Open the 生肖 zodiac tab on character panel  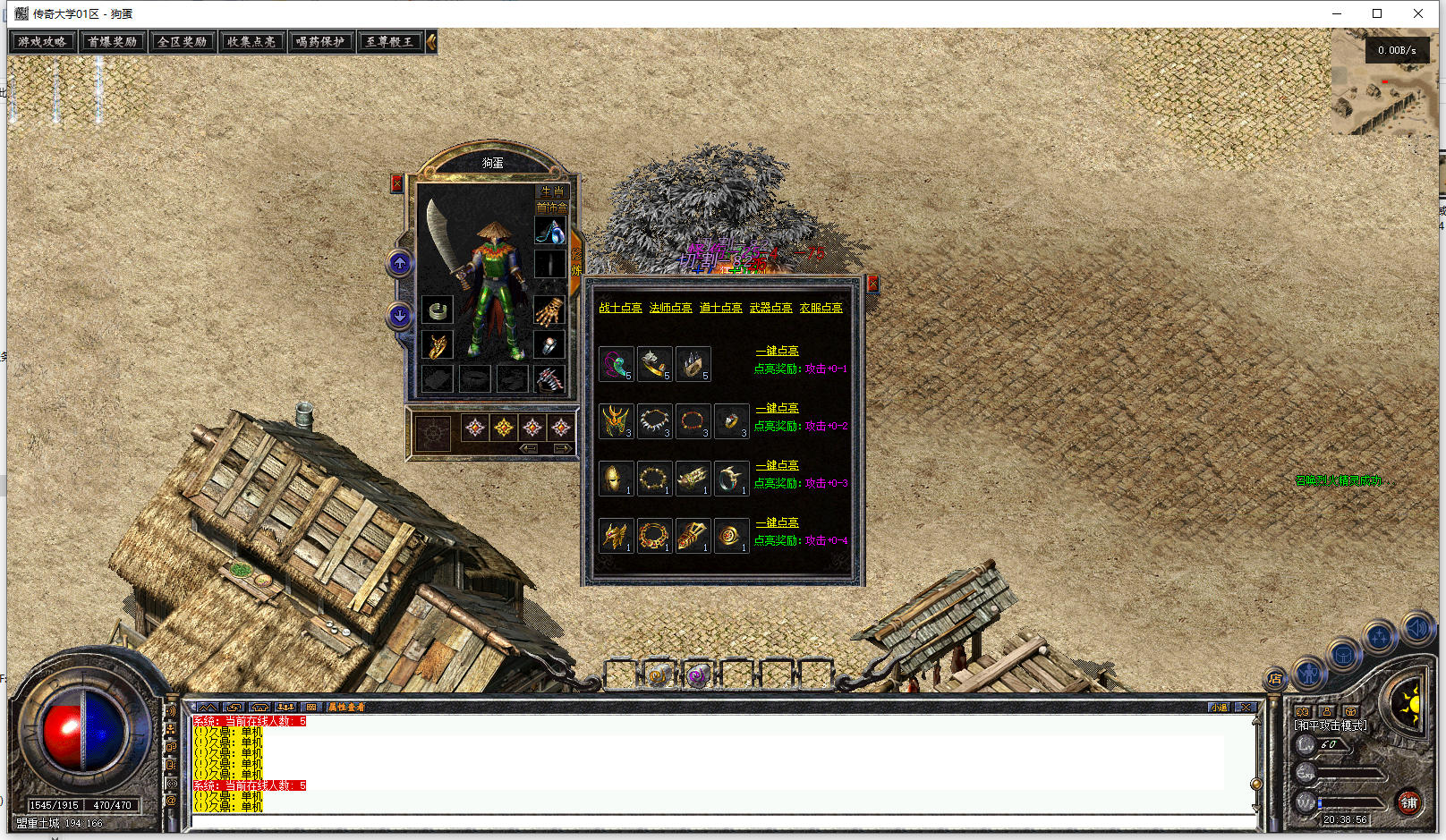(x=552, y=191)
